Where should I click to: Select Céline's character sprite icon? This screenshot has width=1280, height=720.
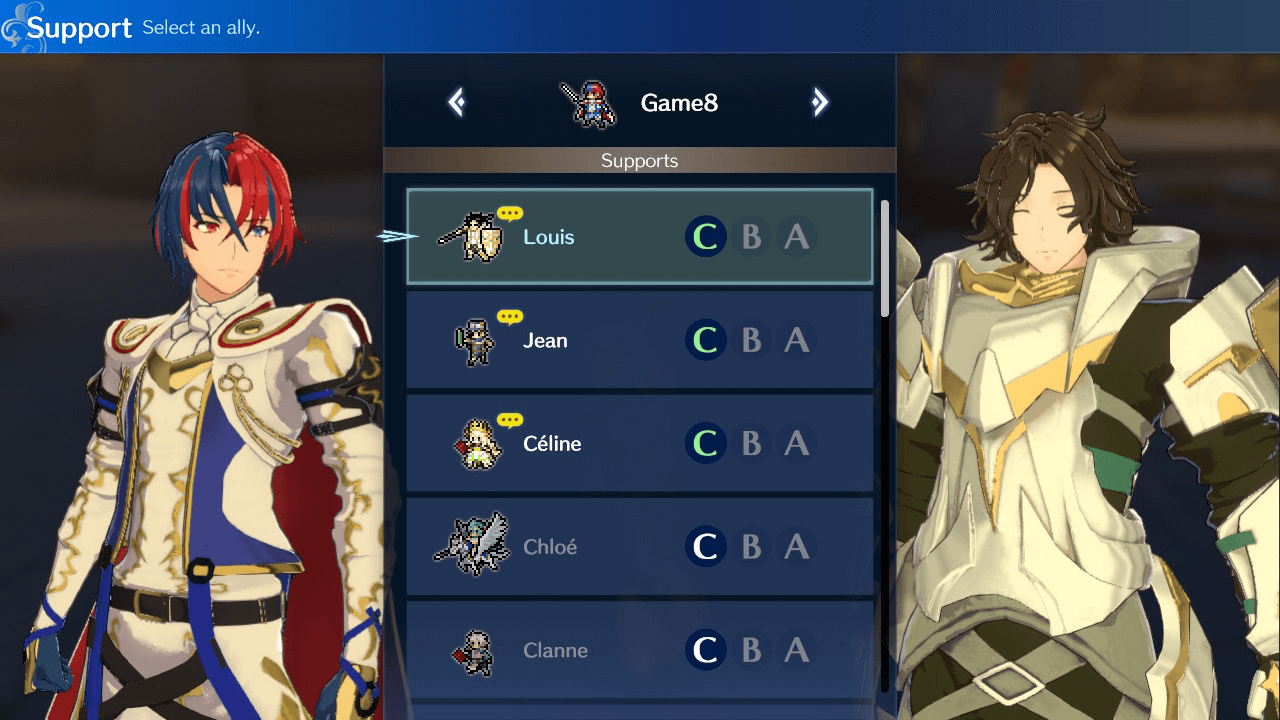tap(476, 443)
